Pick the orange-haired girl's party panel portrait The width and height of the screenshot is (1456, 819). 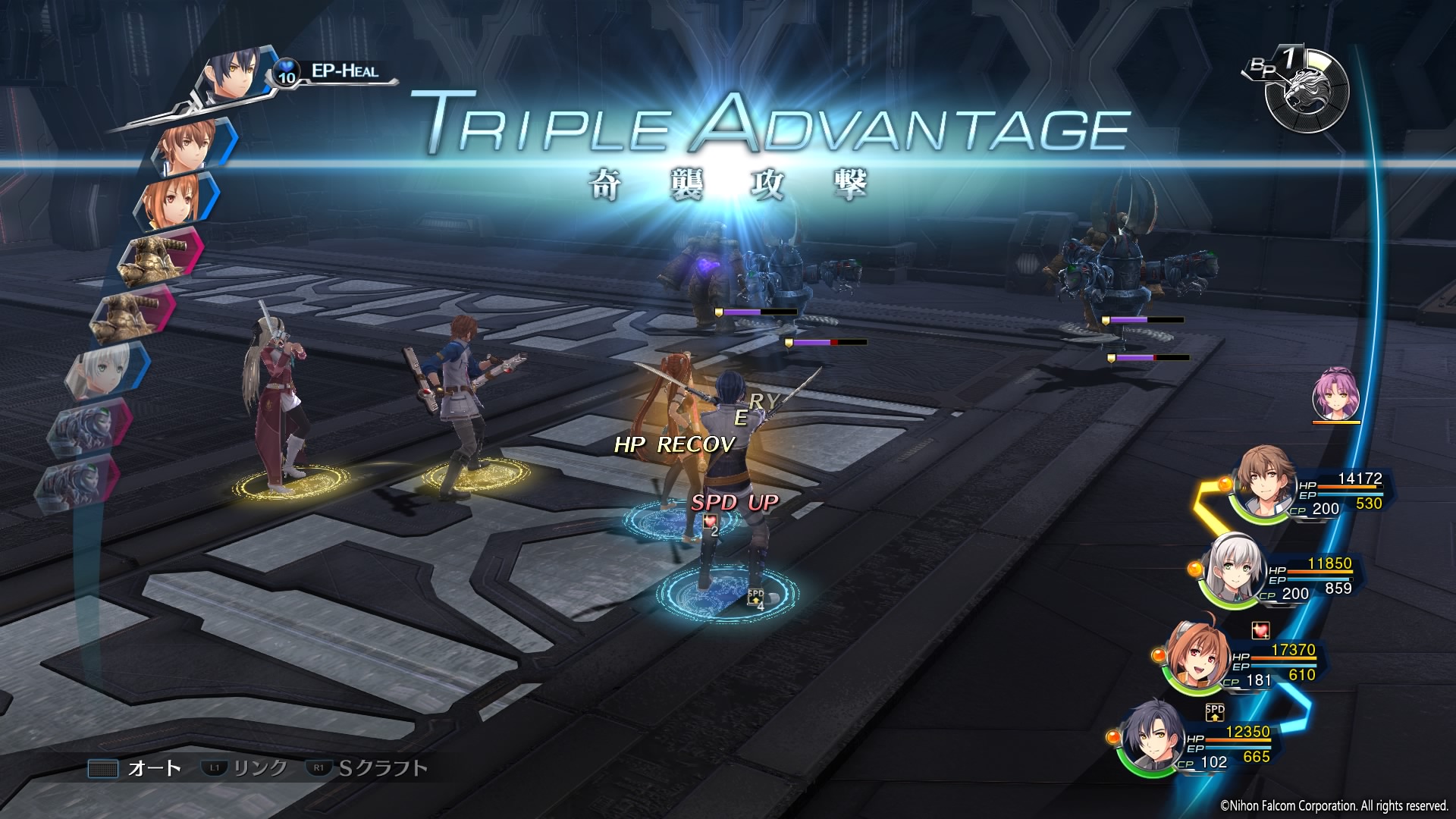coord(1194,655)
